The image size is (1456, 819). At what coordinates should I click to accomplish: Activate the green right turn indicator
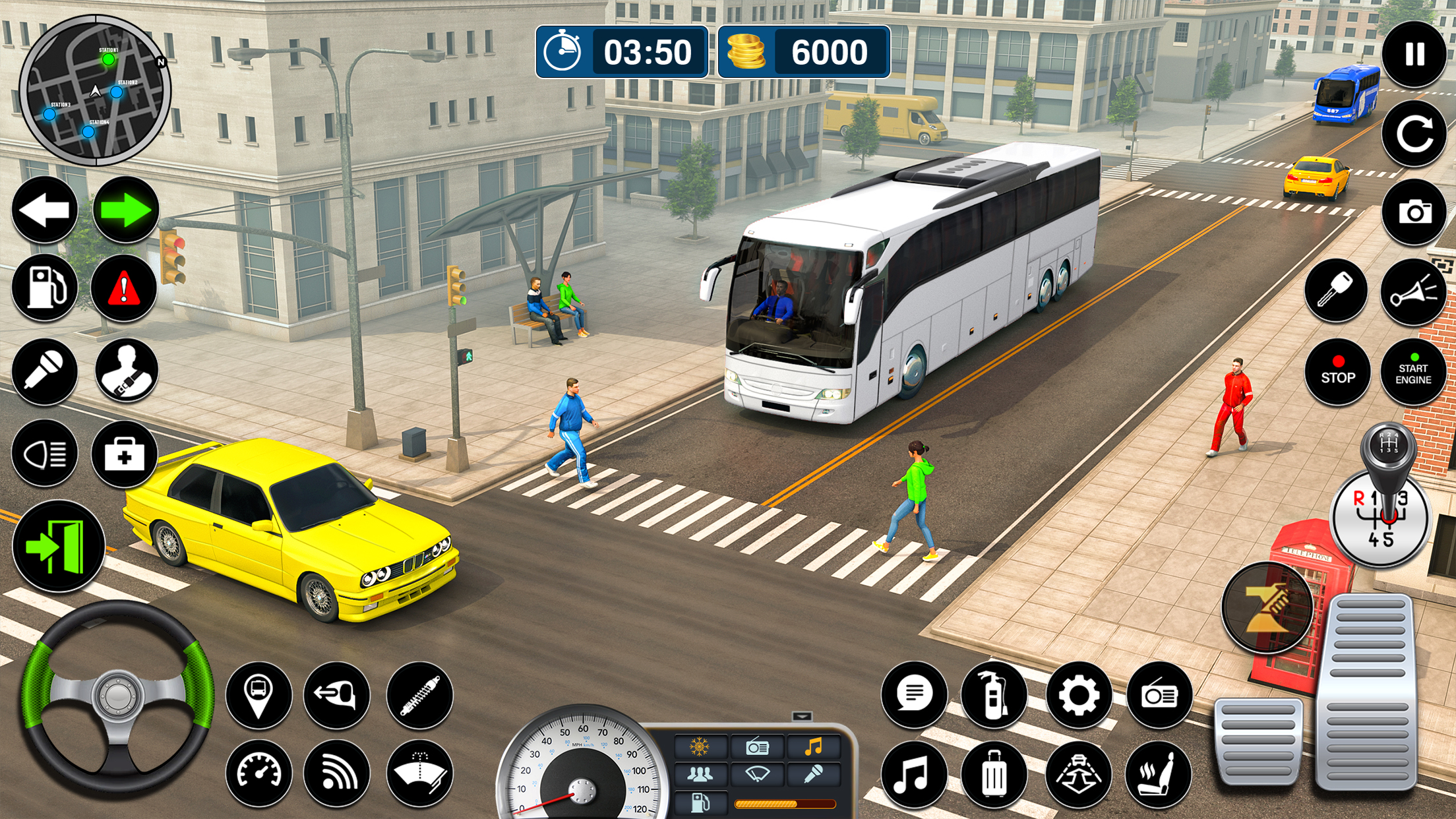pyautogui.click(x=125, y=210)
